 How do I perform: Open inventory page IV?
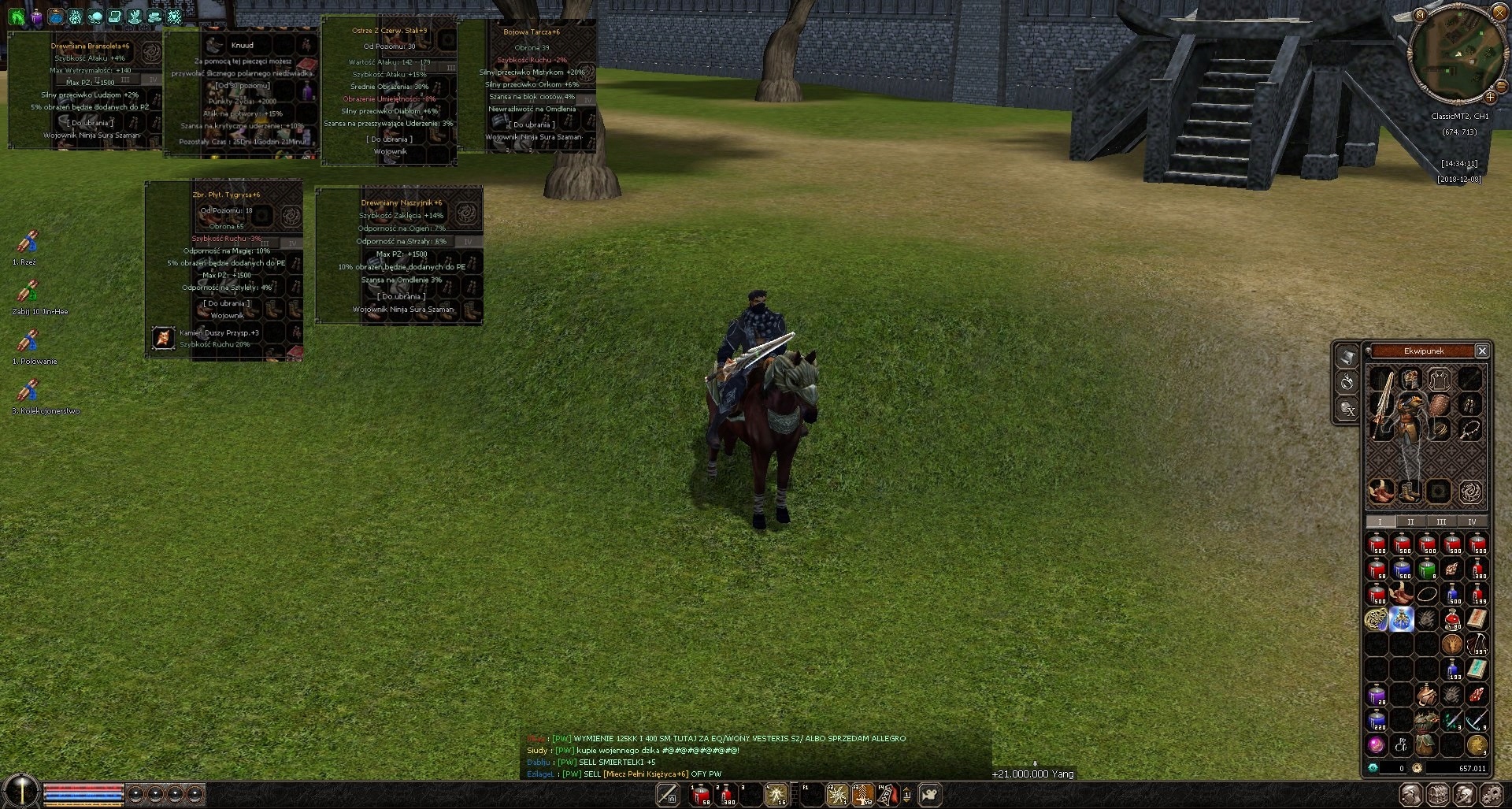[1471, 521]
